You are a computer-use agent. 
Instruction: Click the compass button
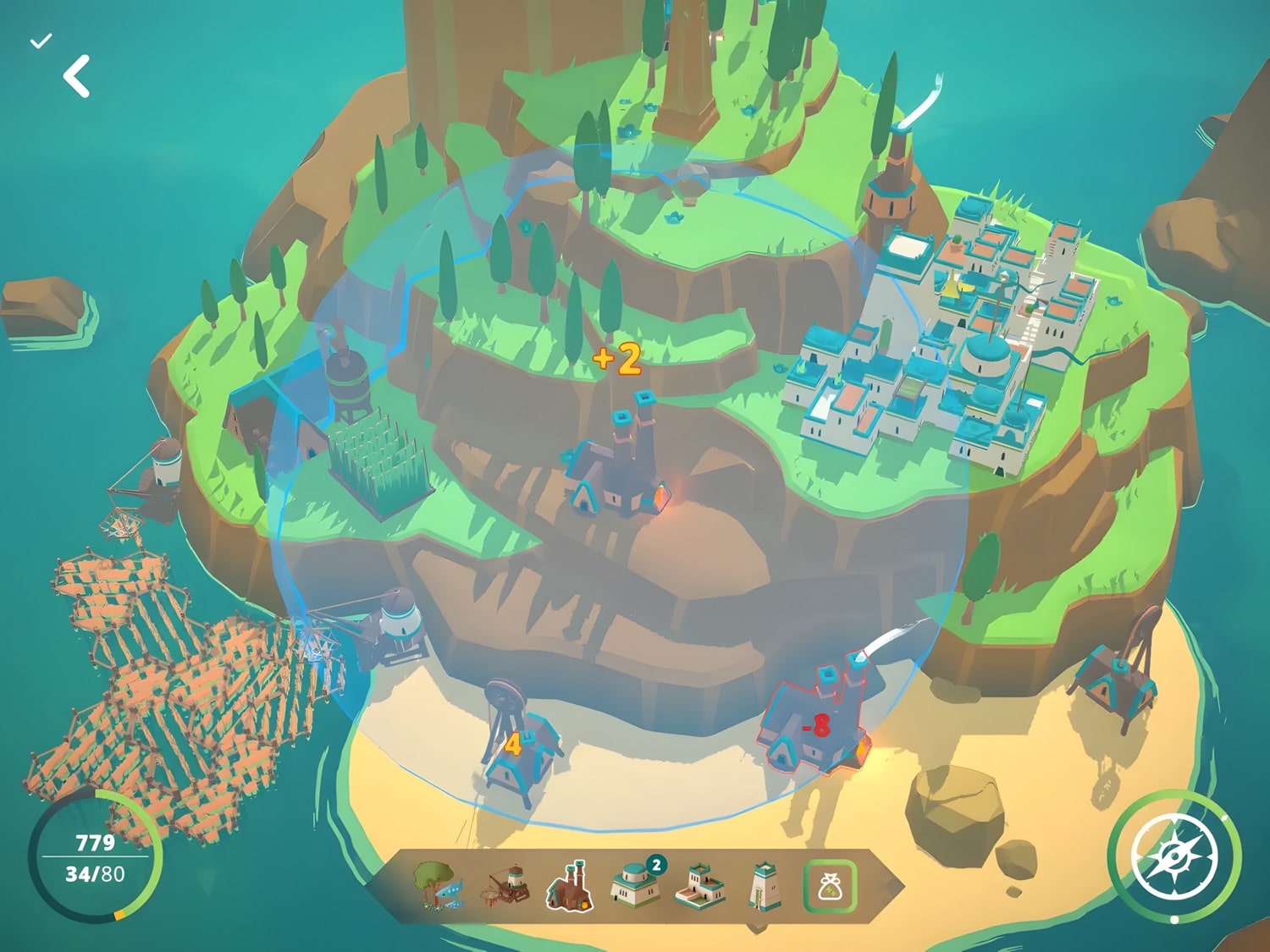pyautogui.click(x=1174, y=856)
